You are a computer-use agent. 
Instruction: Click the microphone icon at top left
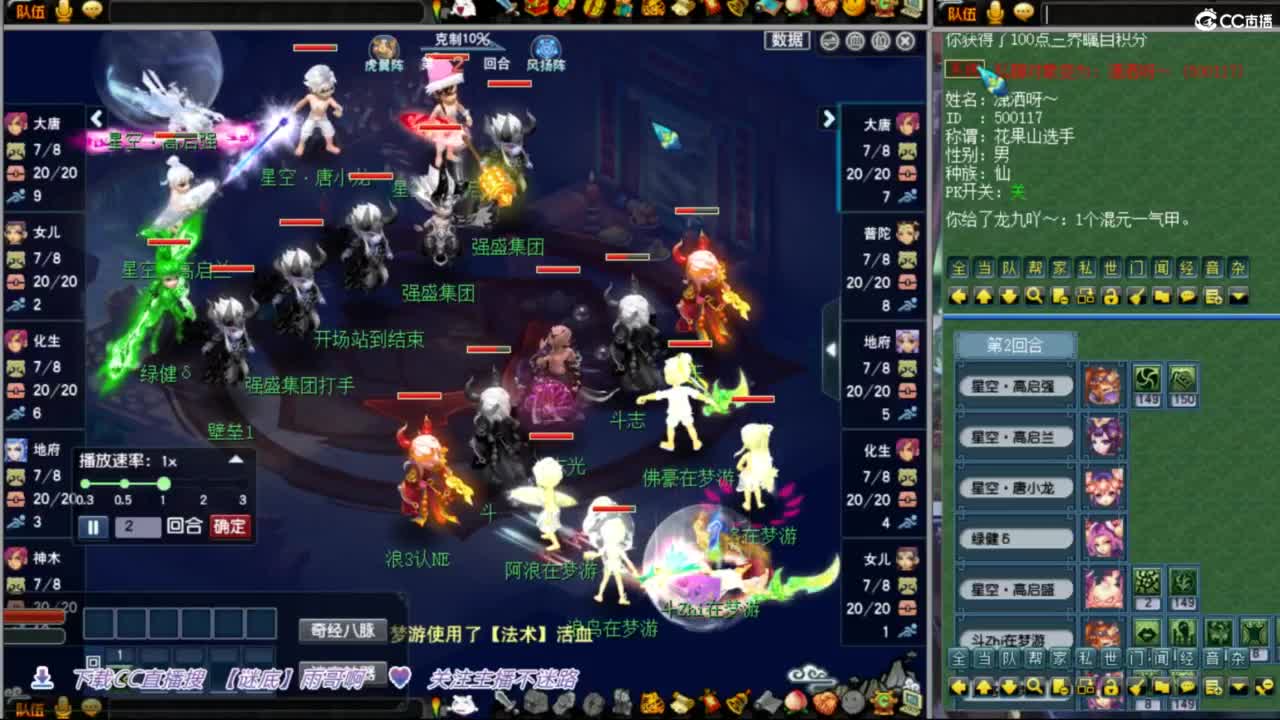coord(64,12)
